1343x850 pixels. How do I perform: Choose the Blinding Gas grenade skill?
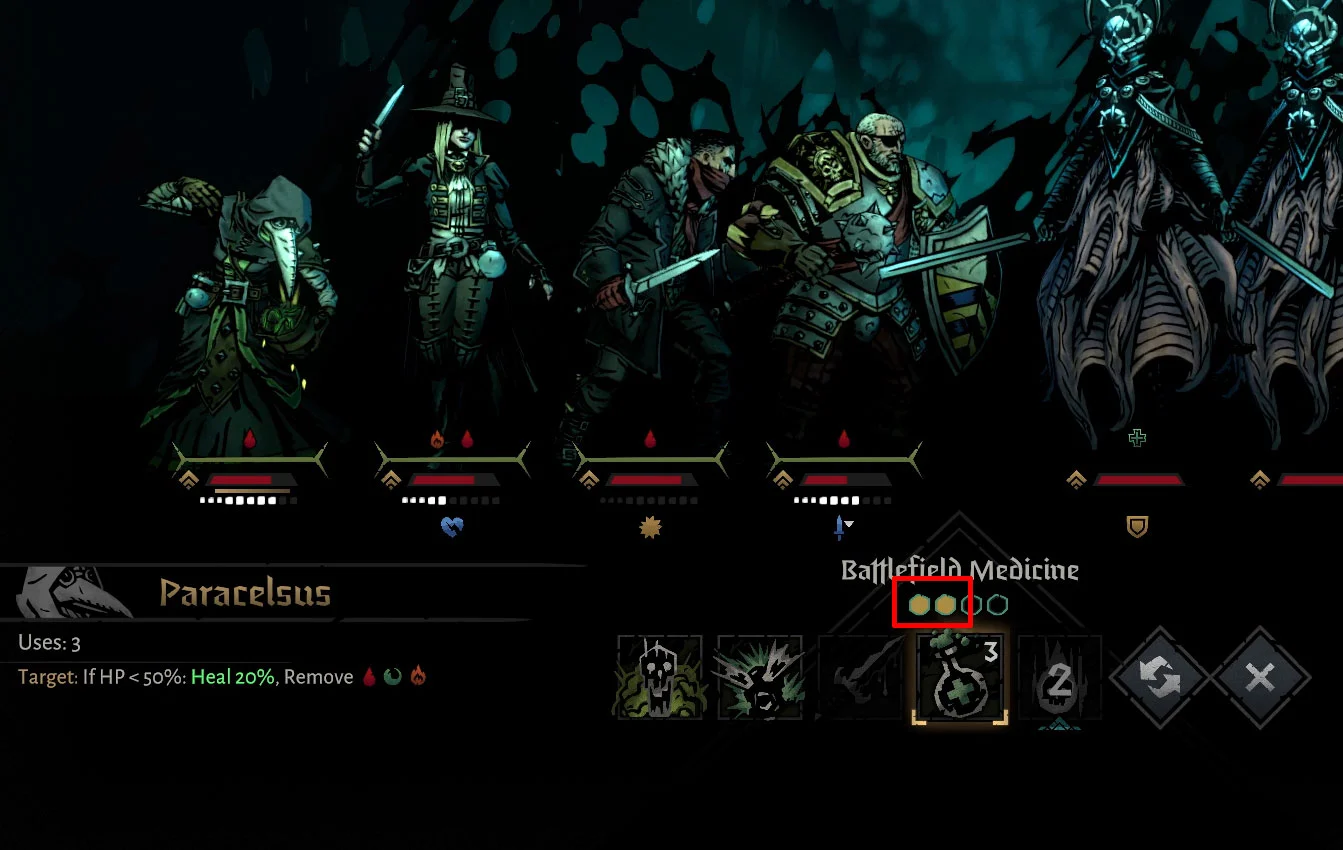760,678
